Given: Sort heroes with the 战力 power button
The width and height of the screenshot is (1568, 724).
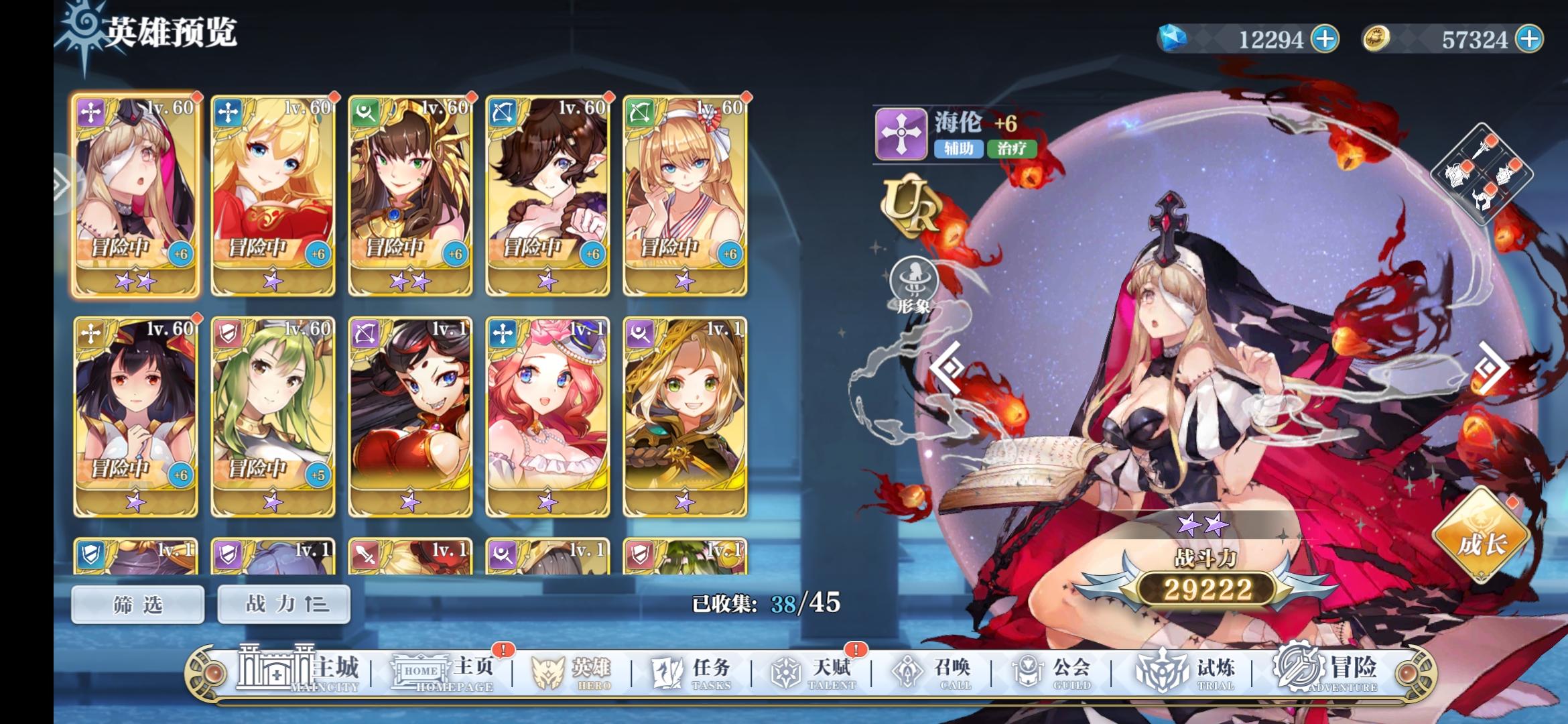Looking at the screenshot, I should click(x=283, y=603).
